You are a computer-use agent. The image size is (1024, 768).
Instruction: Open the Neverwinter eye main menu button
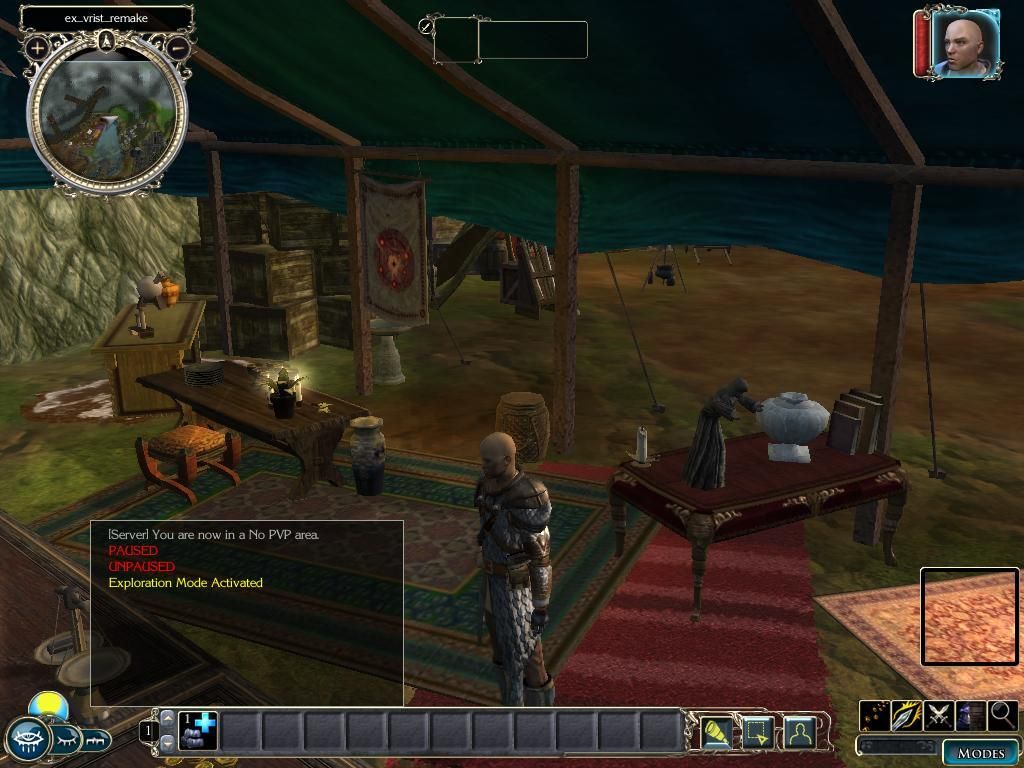(27, 740)
